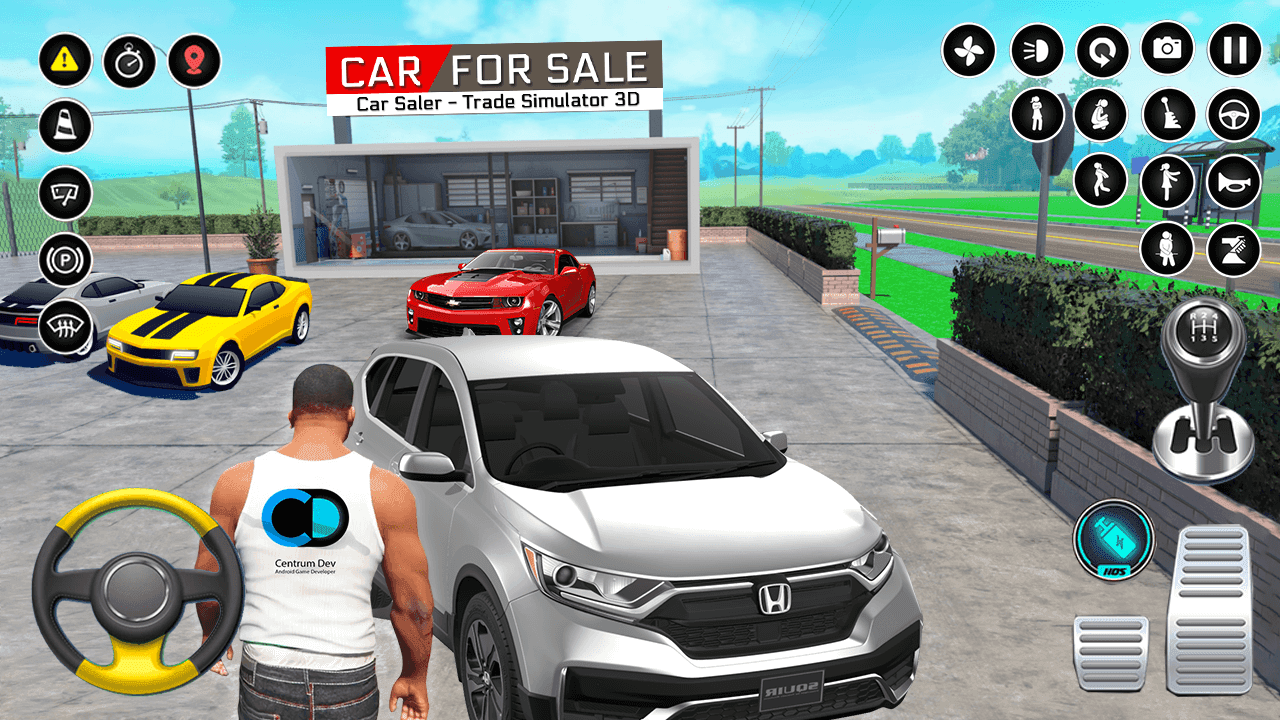Select the standing character pose icon
1280x720 pixels.
(x=1036, y=112)
